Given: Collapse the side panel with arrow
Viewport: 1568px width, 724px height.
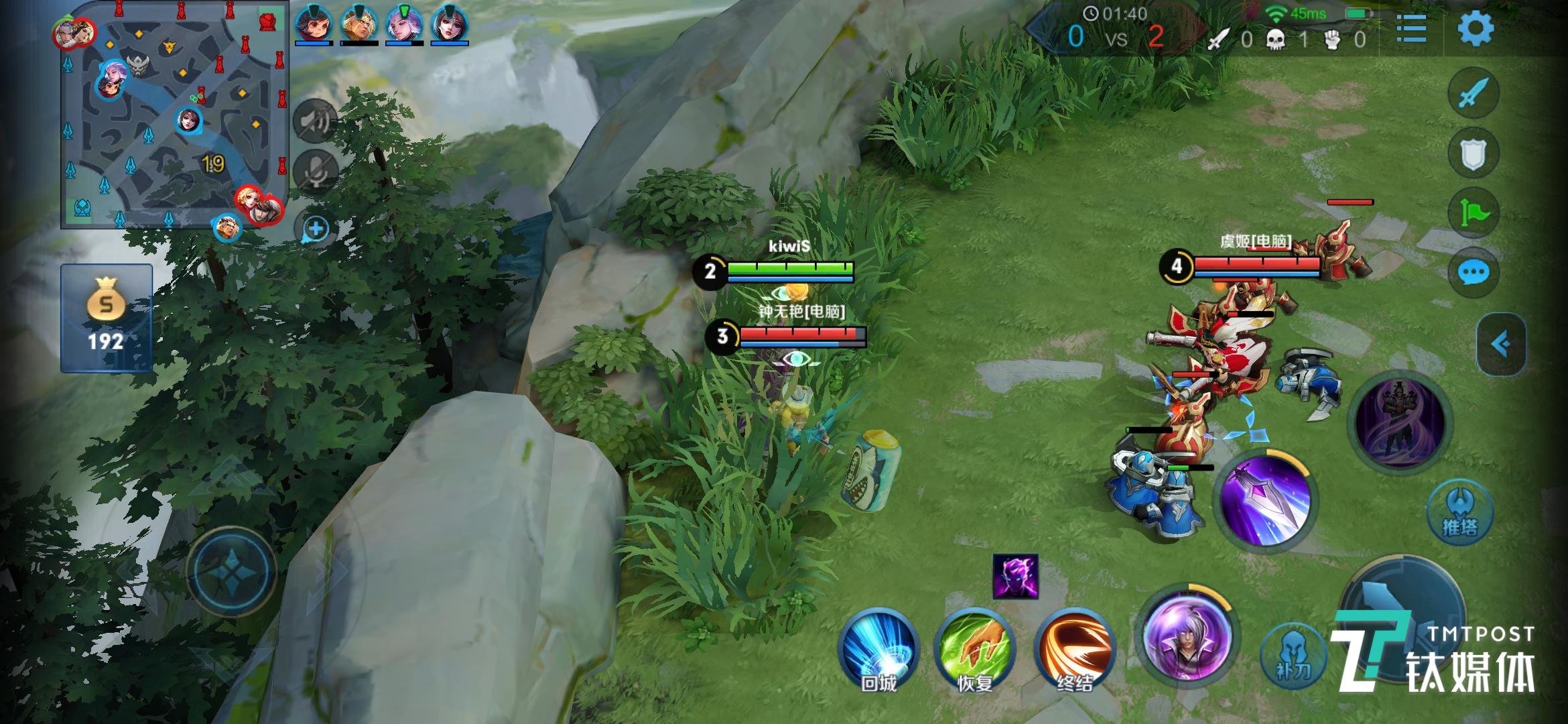Looking at the screenshot, I should tap(1501, 344).
